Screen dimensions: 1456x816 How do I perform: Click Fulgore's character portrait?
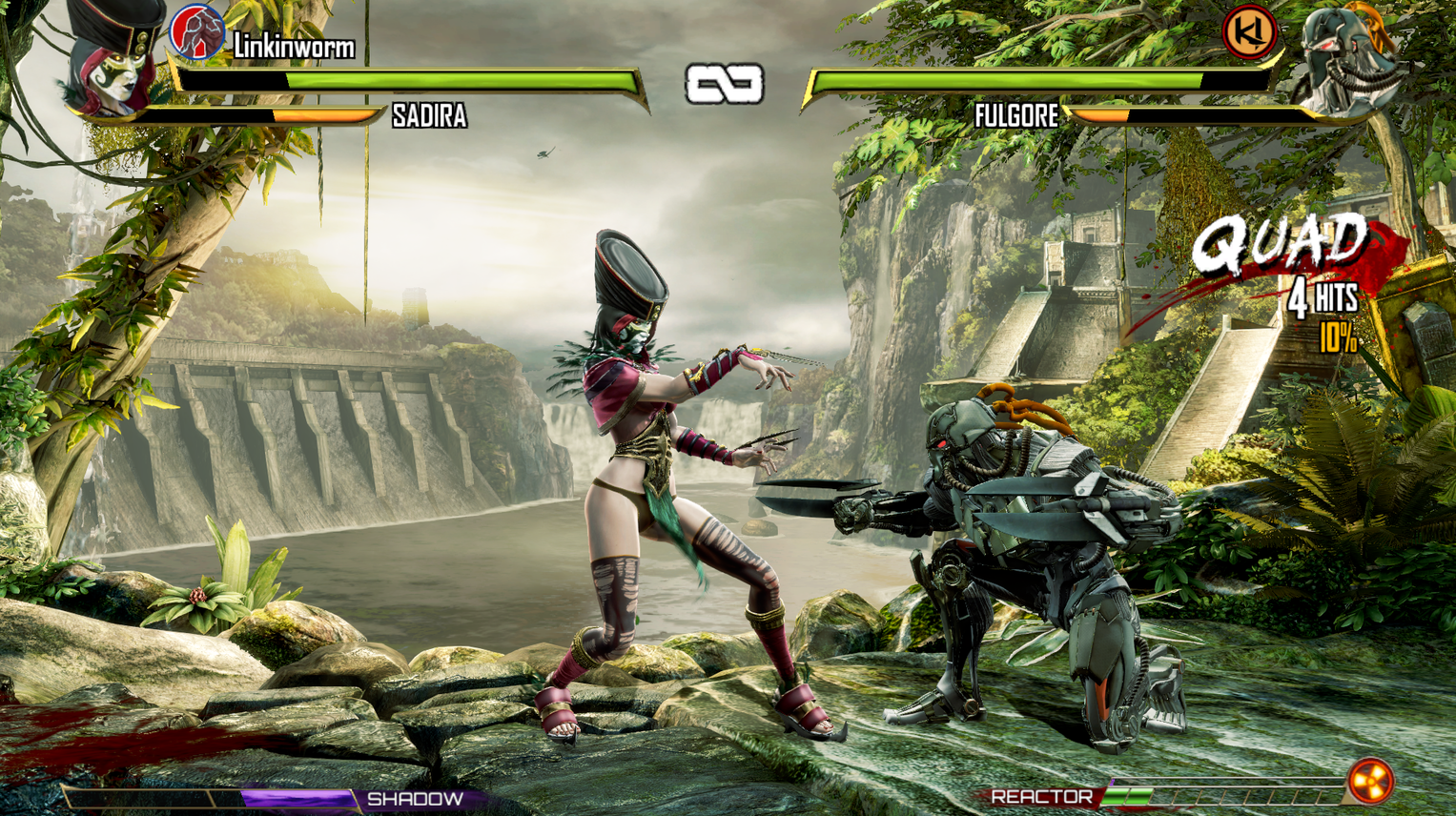pos(1346,59)
